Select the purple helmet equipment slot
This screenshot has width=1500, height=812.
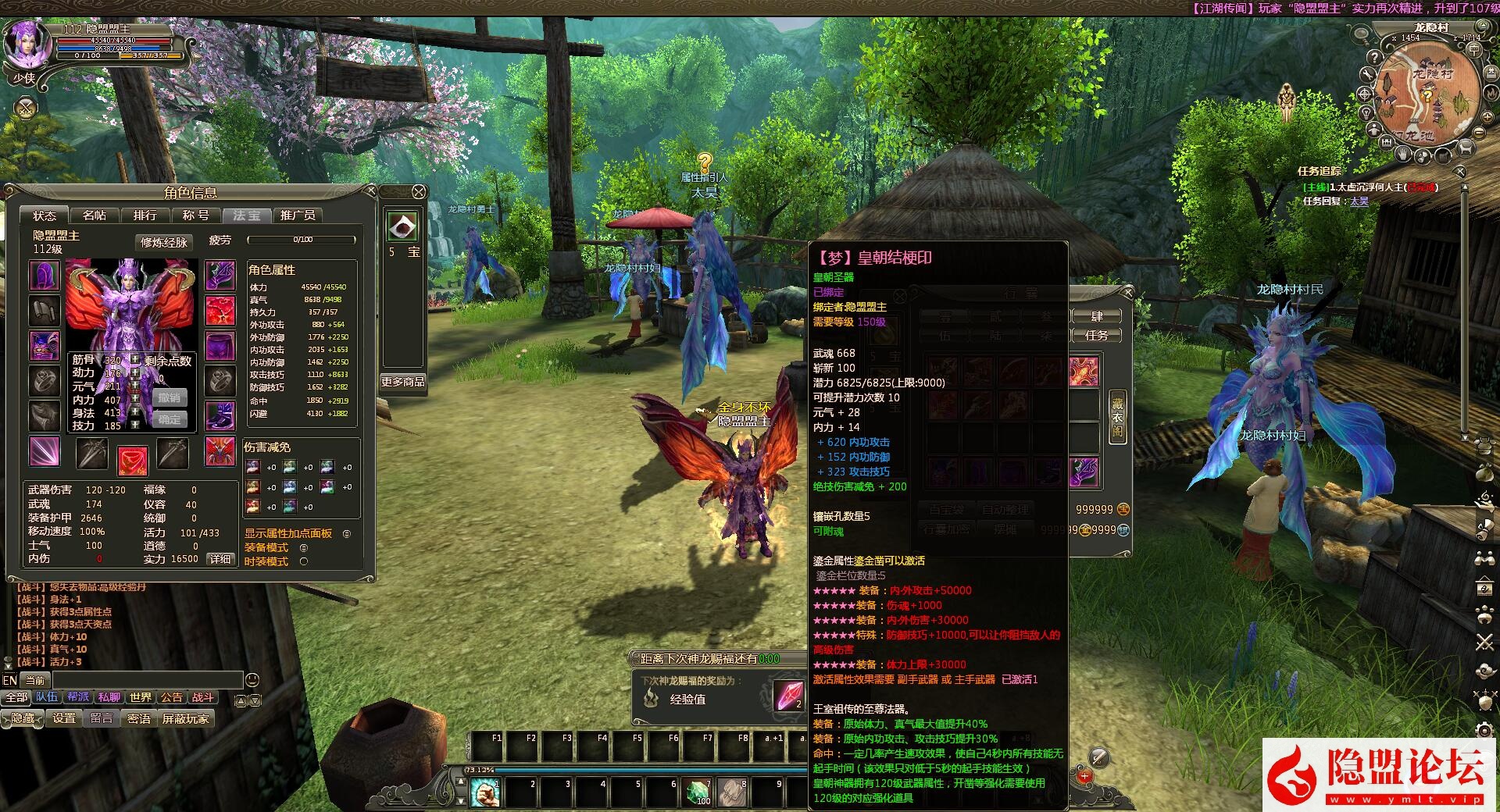[44, 276]
